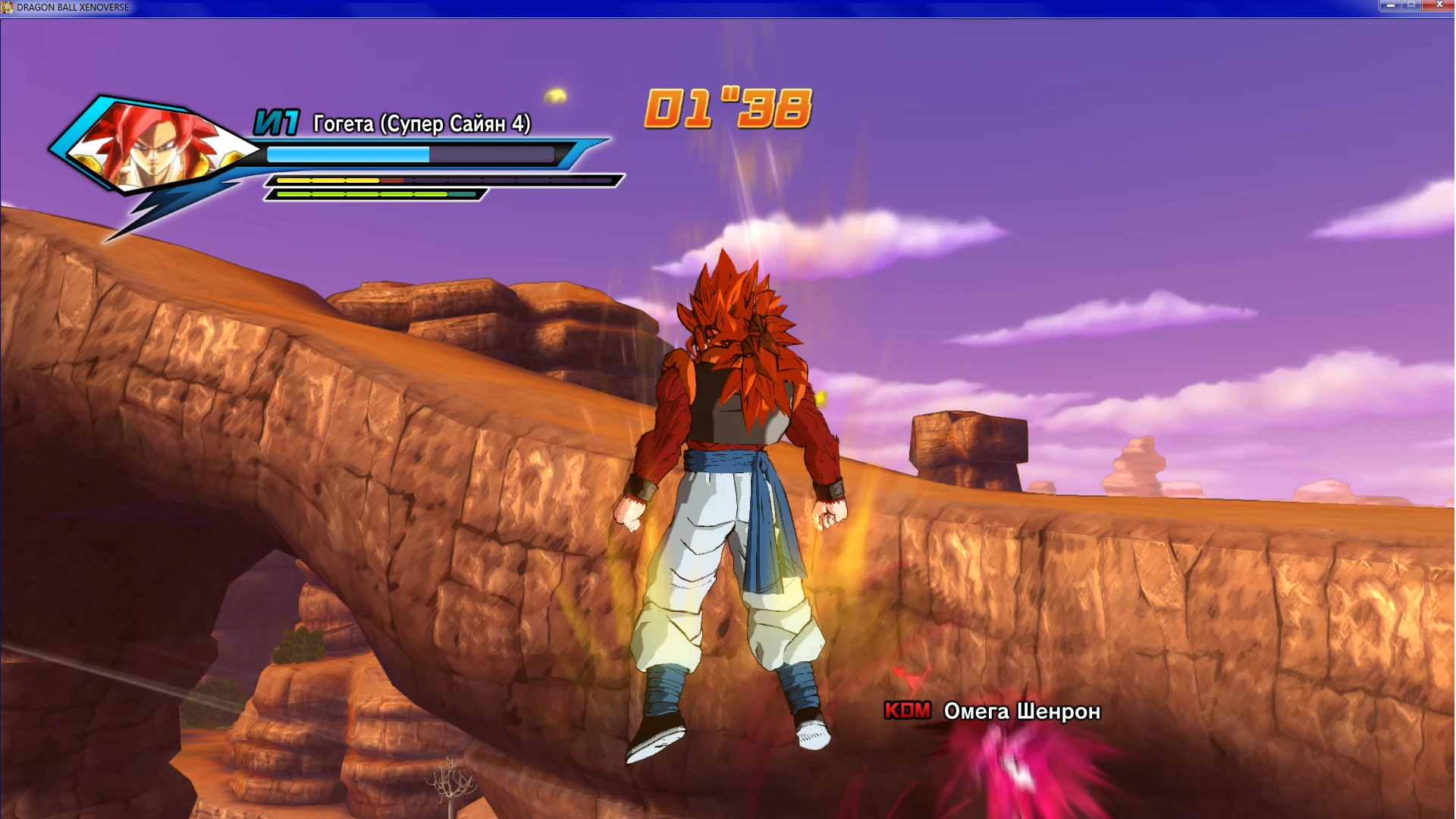Click Gogeta's blue health bar
Image resolution: width=1456 pixels, height=819 pixels.
pyautogui.click(x=349, y=153)
